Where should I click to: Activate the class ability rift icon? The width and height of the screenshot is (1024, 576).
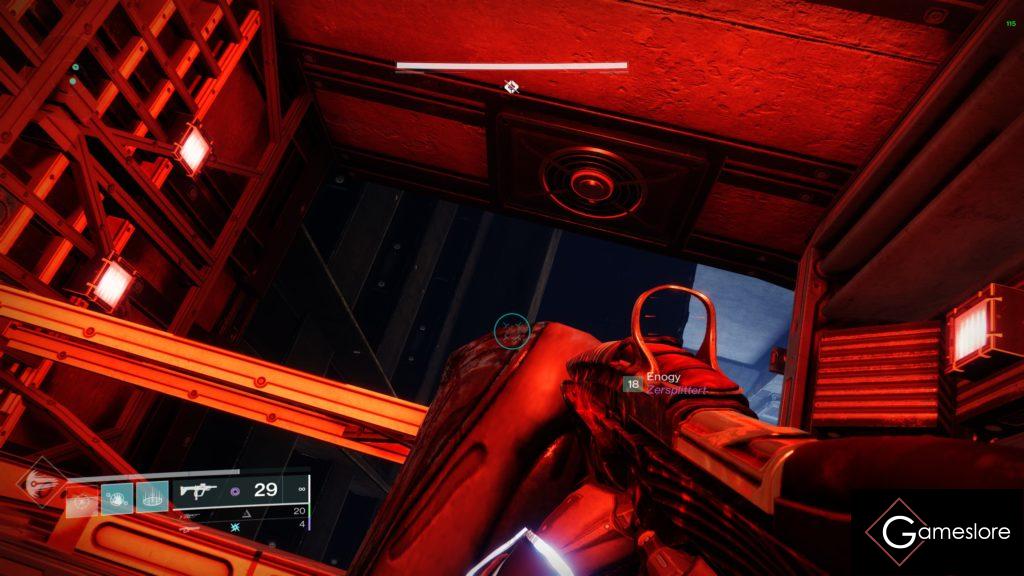(x=151, y=497)
